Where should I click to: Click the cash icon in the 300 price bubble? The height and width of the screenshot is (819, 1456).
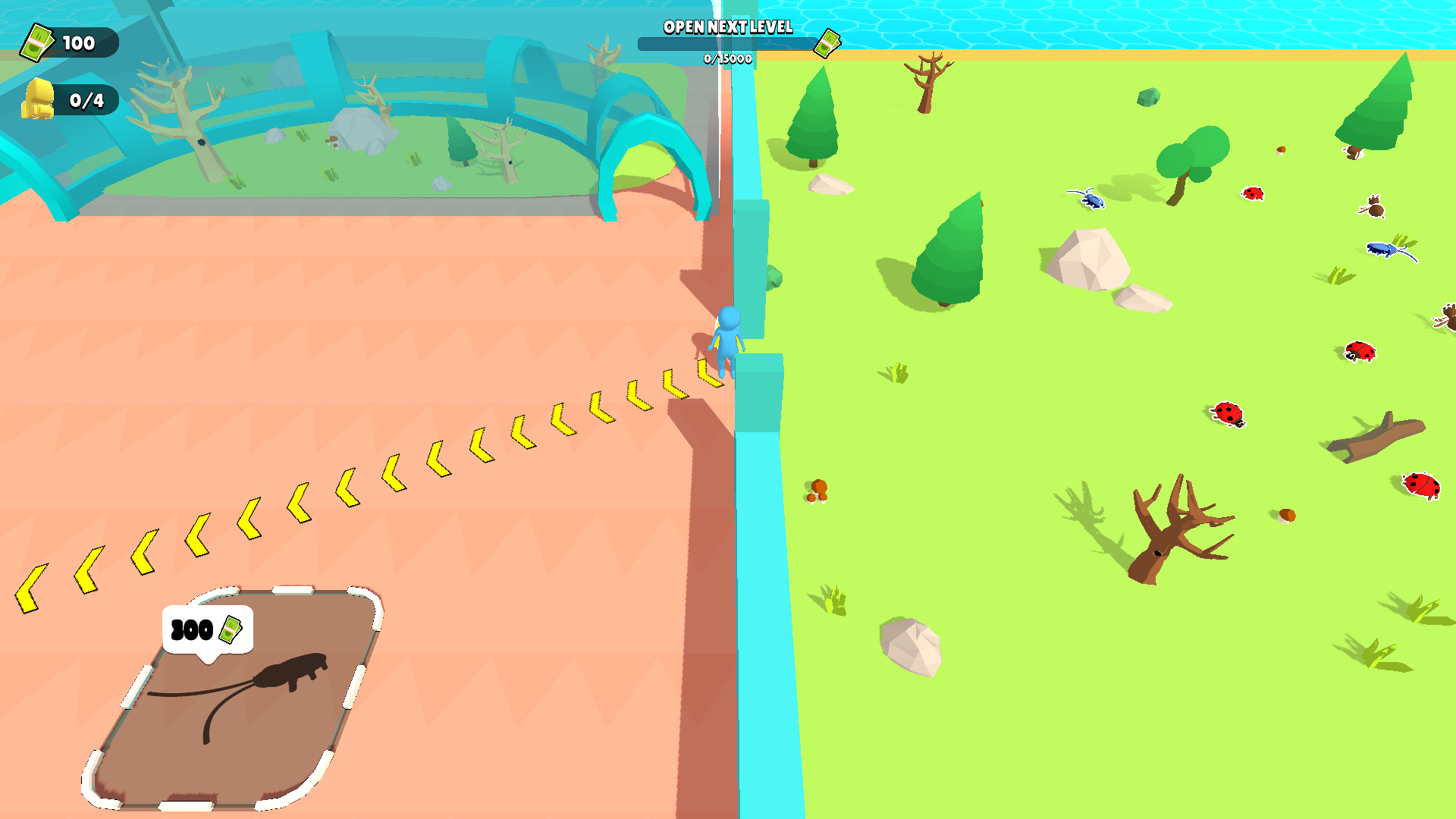231,629
